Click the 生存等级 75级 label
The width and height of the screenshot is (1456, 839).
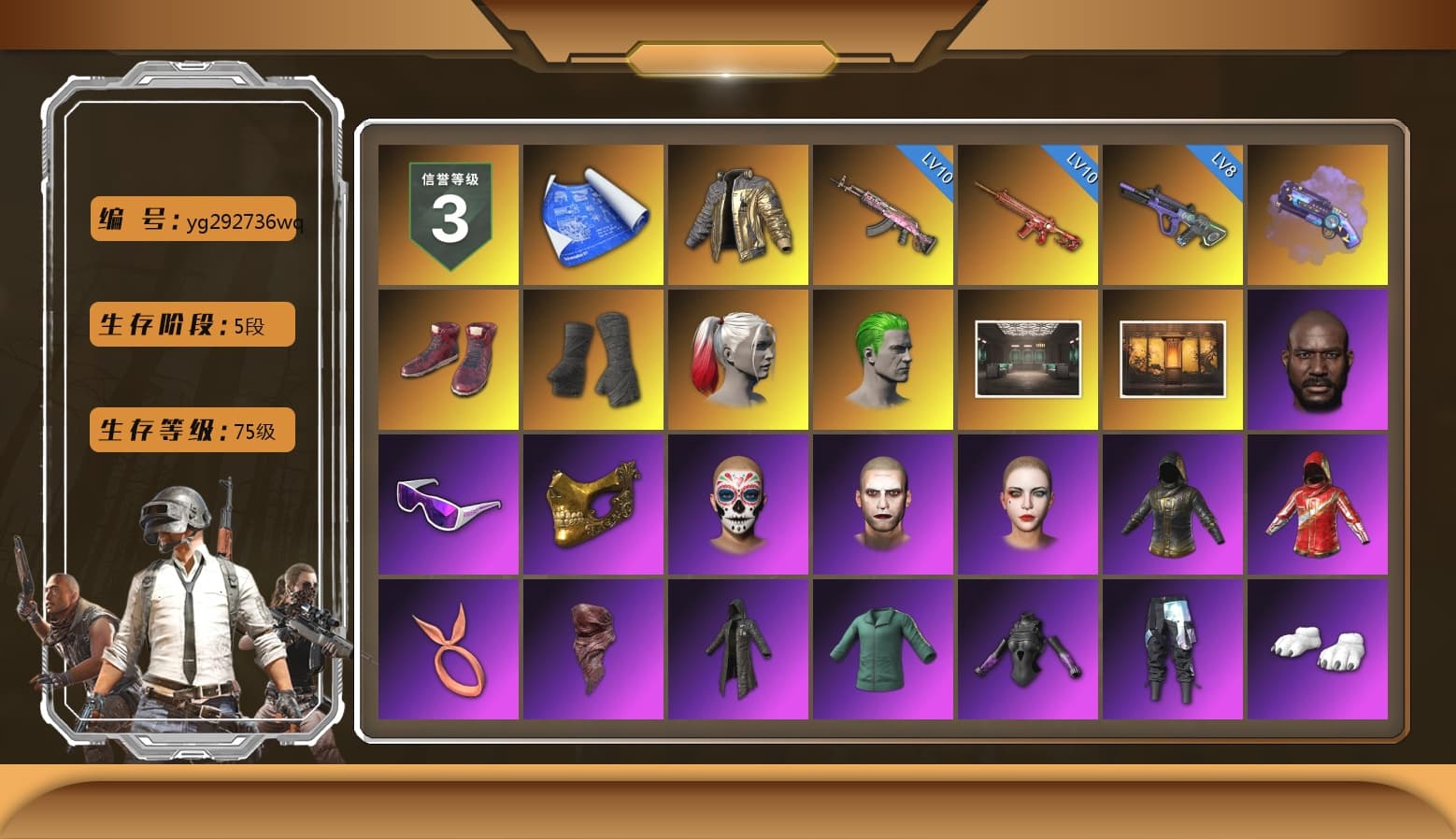coord(192,430)
